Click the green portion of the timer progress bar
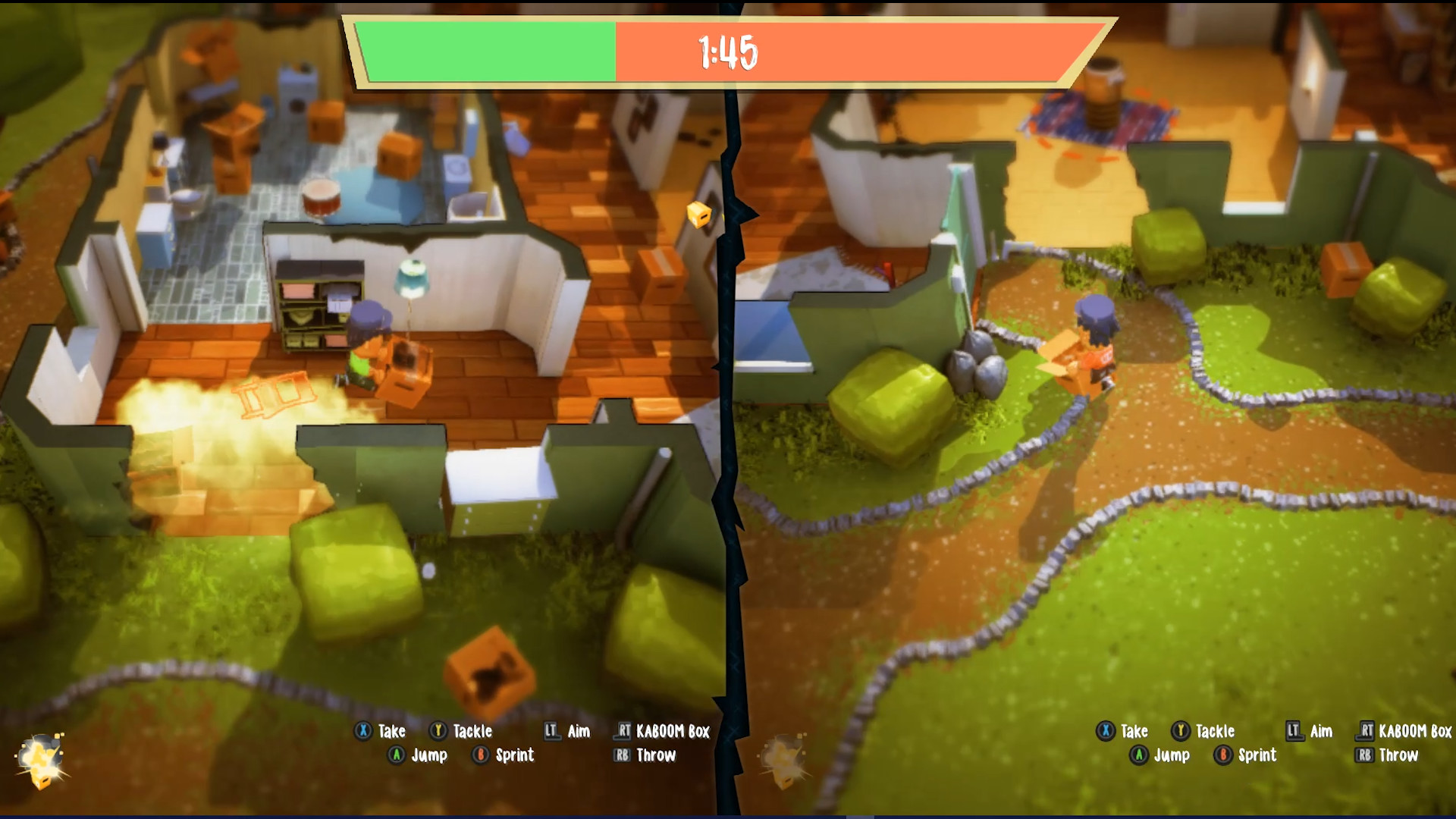 pyautogui.click(x=485, y=49)
